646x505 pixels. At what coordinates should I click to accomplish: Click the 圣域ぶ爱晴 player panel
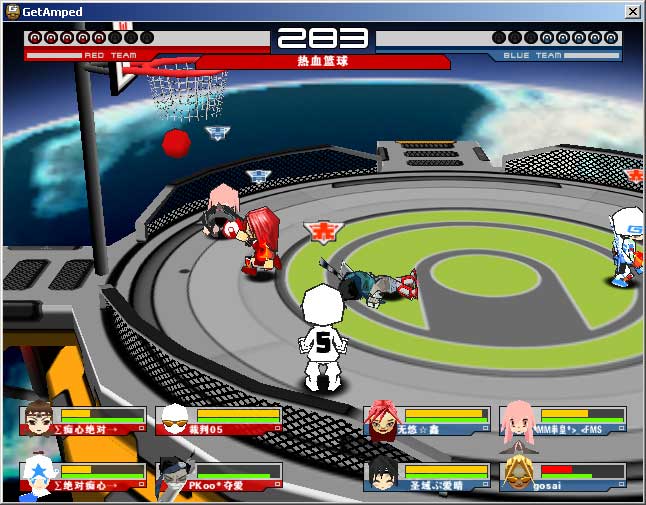pos(427,476)
